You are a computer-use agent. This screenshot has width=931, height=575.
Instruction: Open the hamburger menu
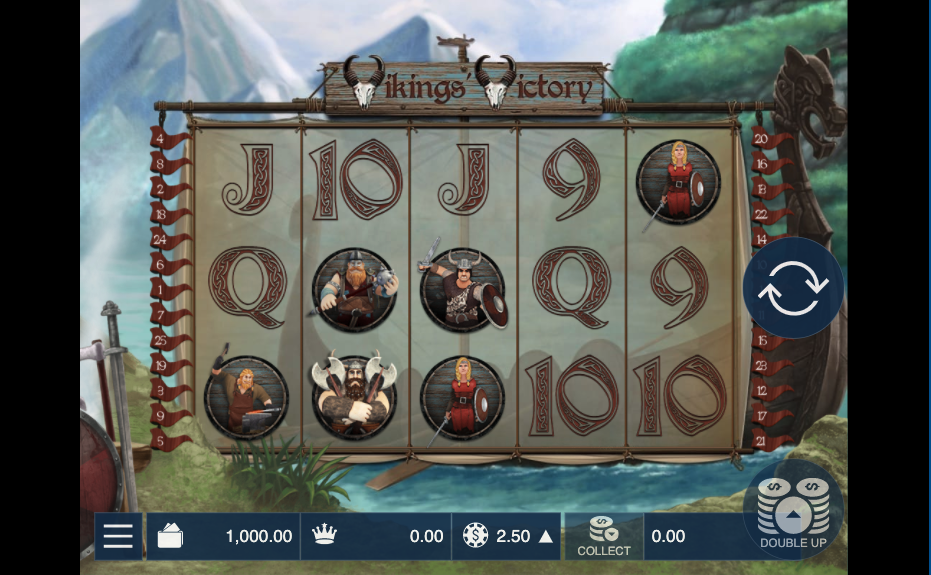pyautogui.click(x=118, y=537)
